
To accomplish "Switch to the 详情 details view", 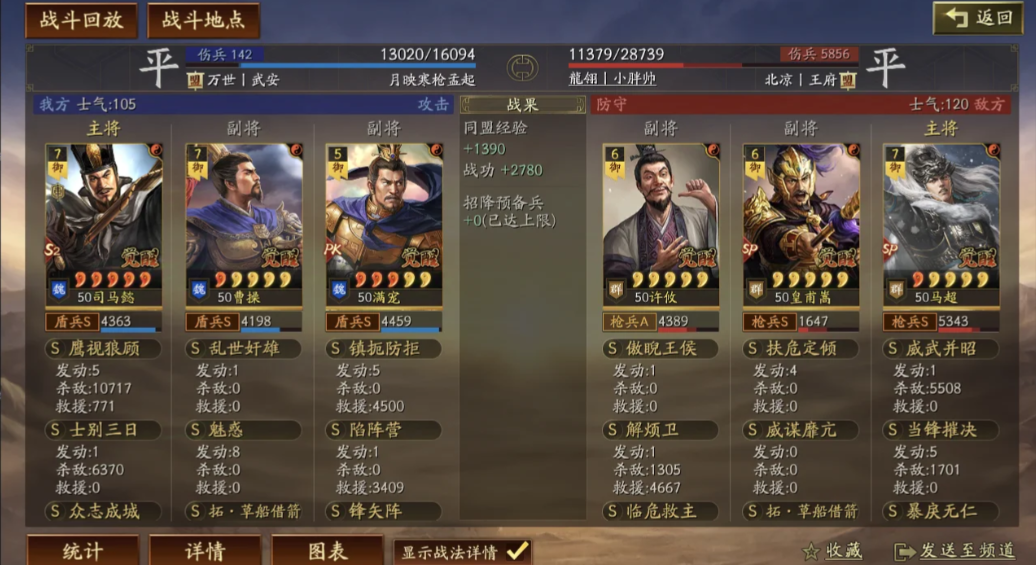I will coord(205,551).
